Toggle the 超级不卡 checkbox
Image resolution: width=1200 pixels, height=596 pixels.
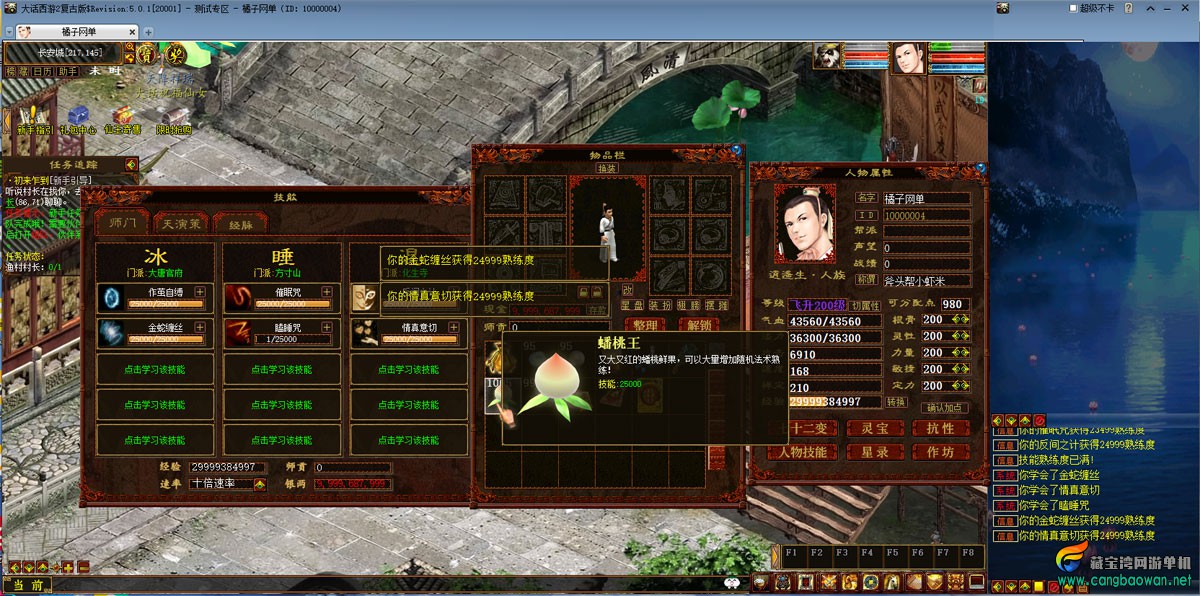pyautogui.click(x=1072, y=8)
